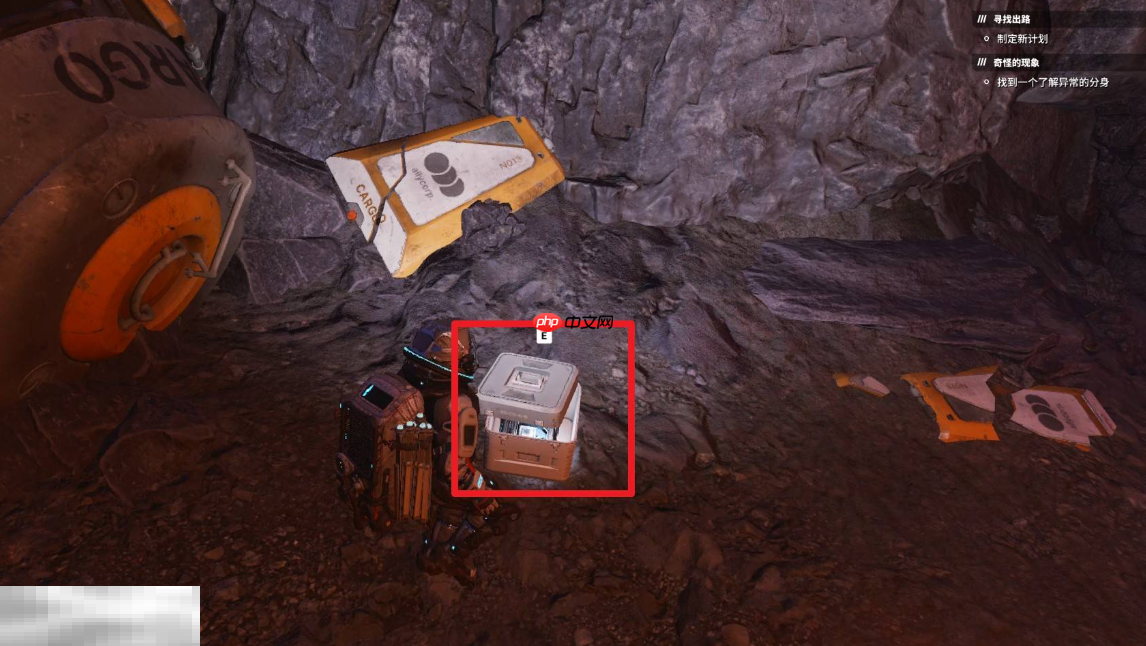Open the 制定新计划 objective entry
Viewport: 1146px width, 646px height.
[1021, 39]
